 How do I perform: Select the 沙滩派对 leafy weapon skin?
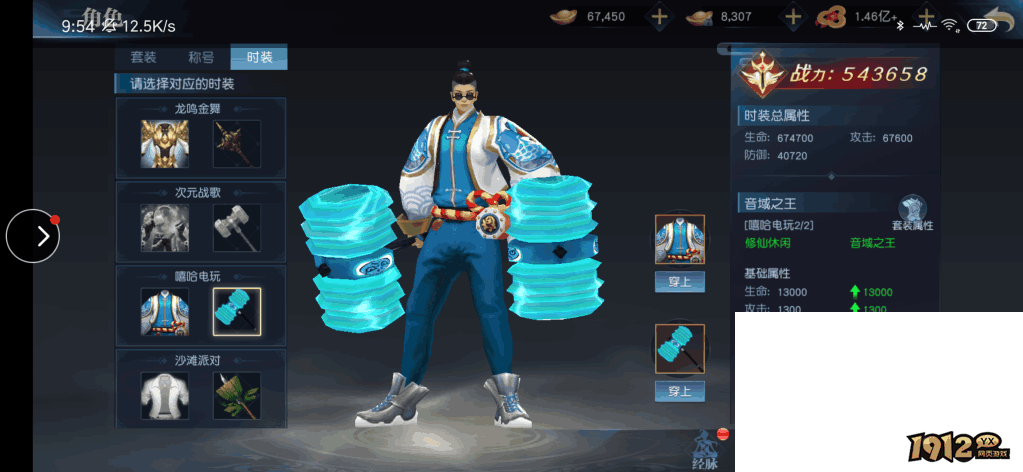click(237, 396)
